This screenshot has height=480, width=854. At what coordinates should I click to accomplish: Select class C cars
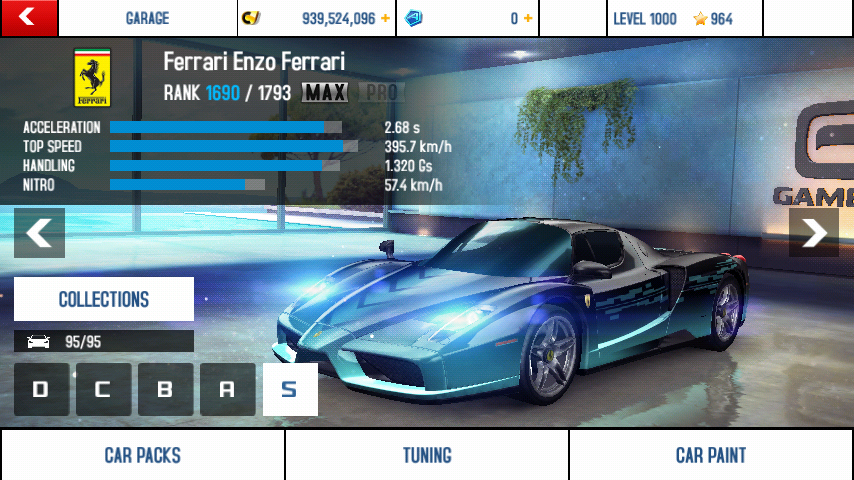click(x=103, y=390)
